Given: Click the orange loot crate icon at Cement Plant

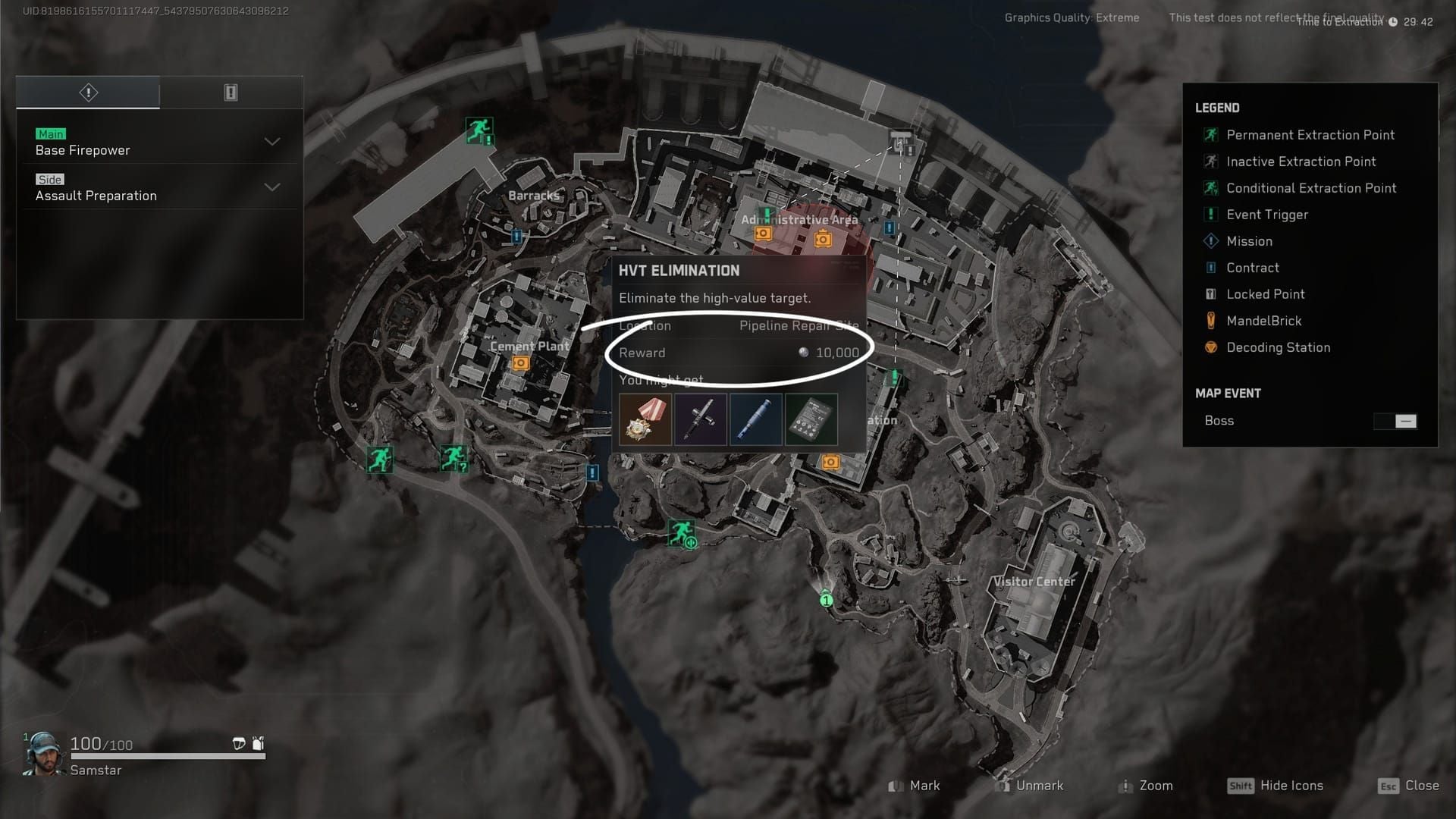Looking at the screenshot, I should pyautogui.click(x=520, y=362).
